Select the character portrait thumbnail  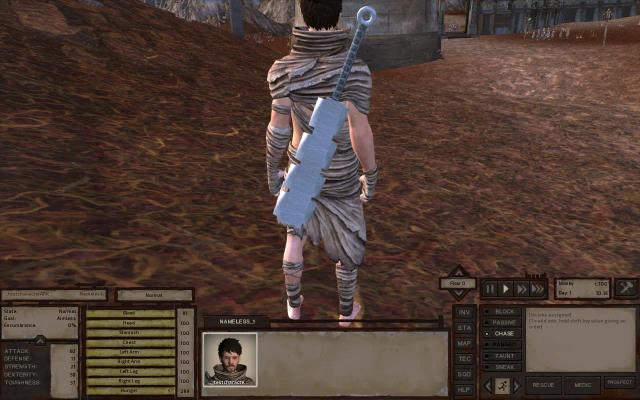230,359
